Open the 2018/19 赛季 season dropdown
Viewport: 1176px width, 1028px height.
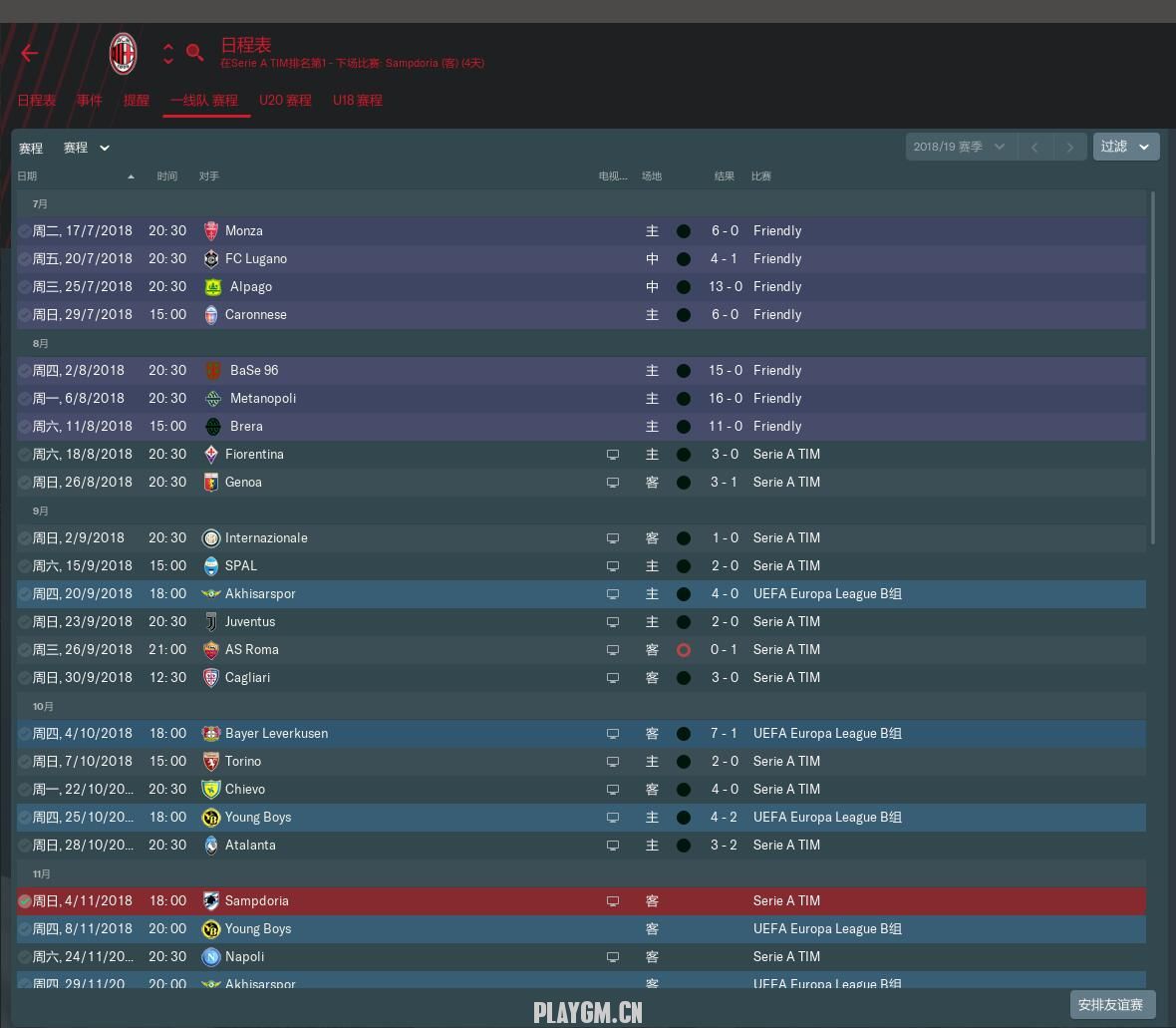pos(959,147)
